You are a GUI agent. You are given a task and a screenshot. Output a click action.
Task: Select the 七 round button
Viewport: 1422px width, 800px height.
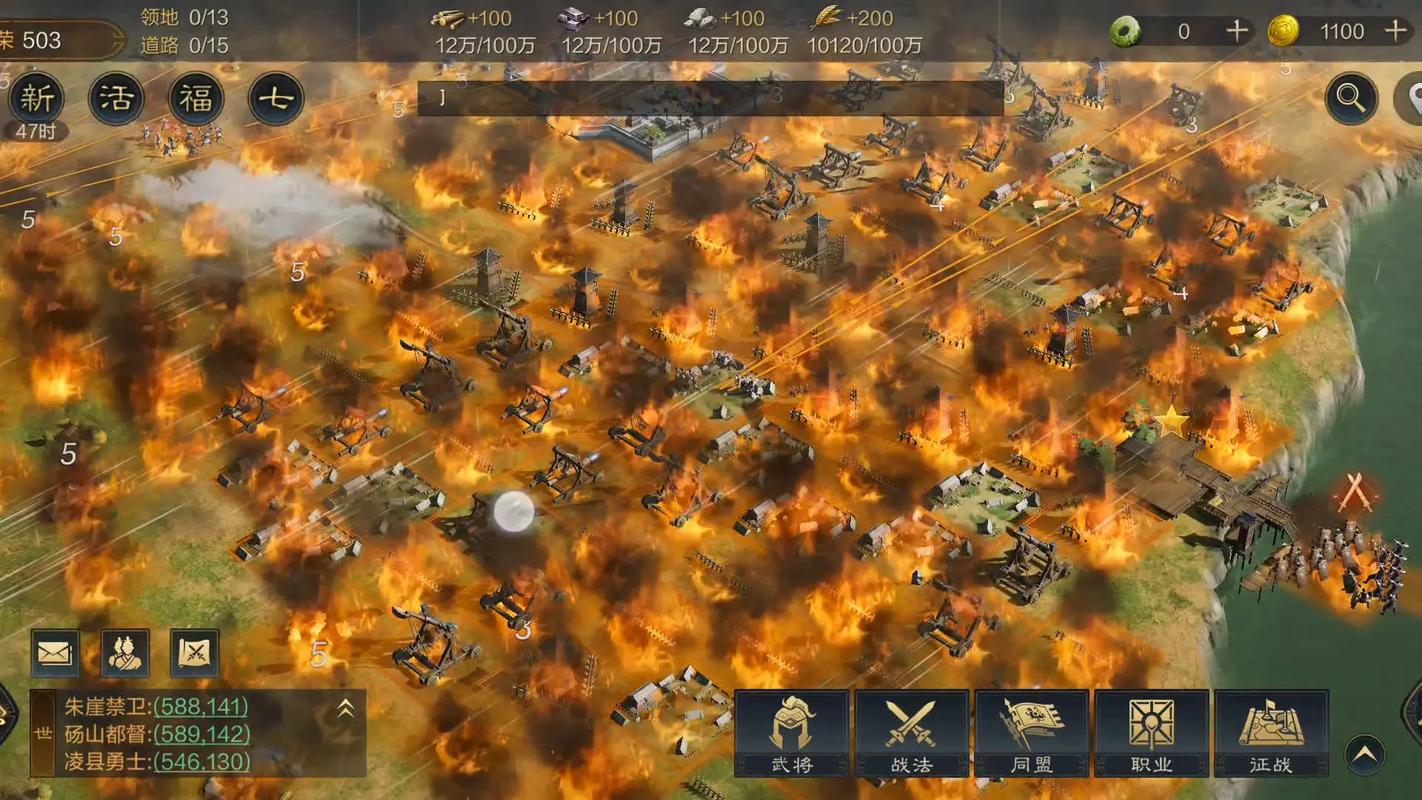point(276,98)
